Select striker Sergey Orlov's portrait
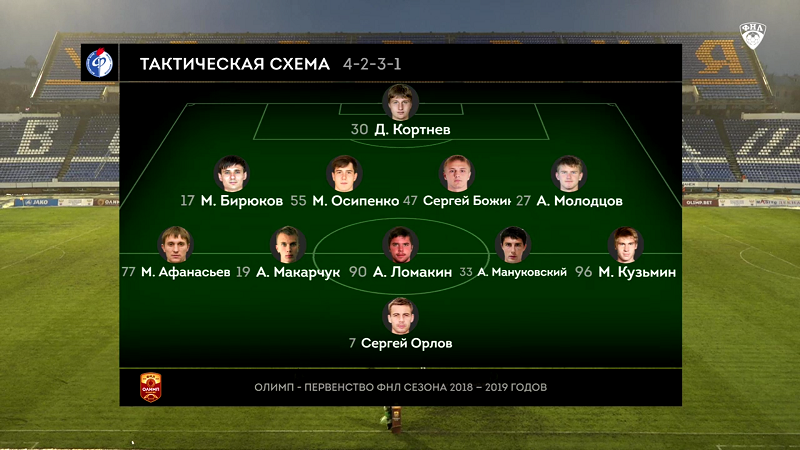Screen dimensions: 800x450 tap(400, 316)
